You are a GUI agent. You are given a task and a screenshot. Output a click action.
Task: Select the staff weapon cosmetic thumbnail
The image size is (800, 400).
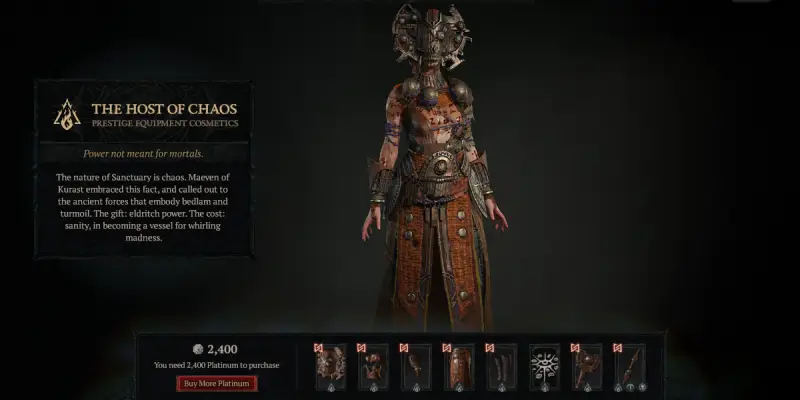click(630, 367)
